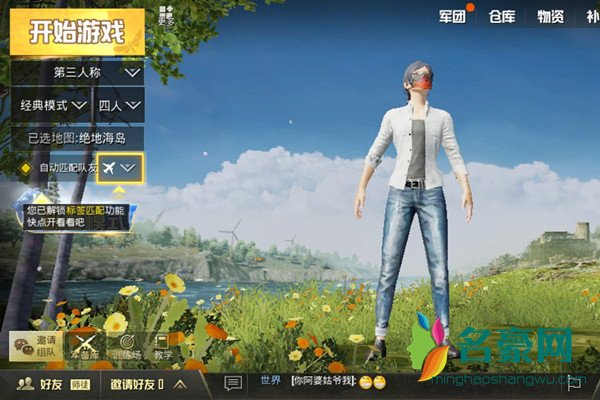
Task: Switch to the 世界 world chat channel
Action: [x=270, y=382]
